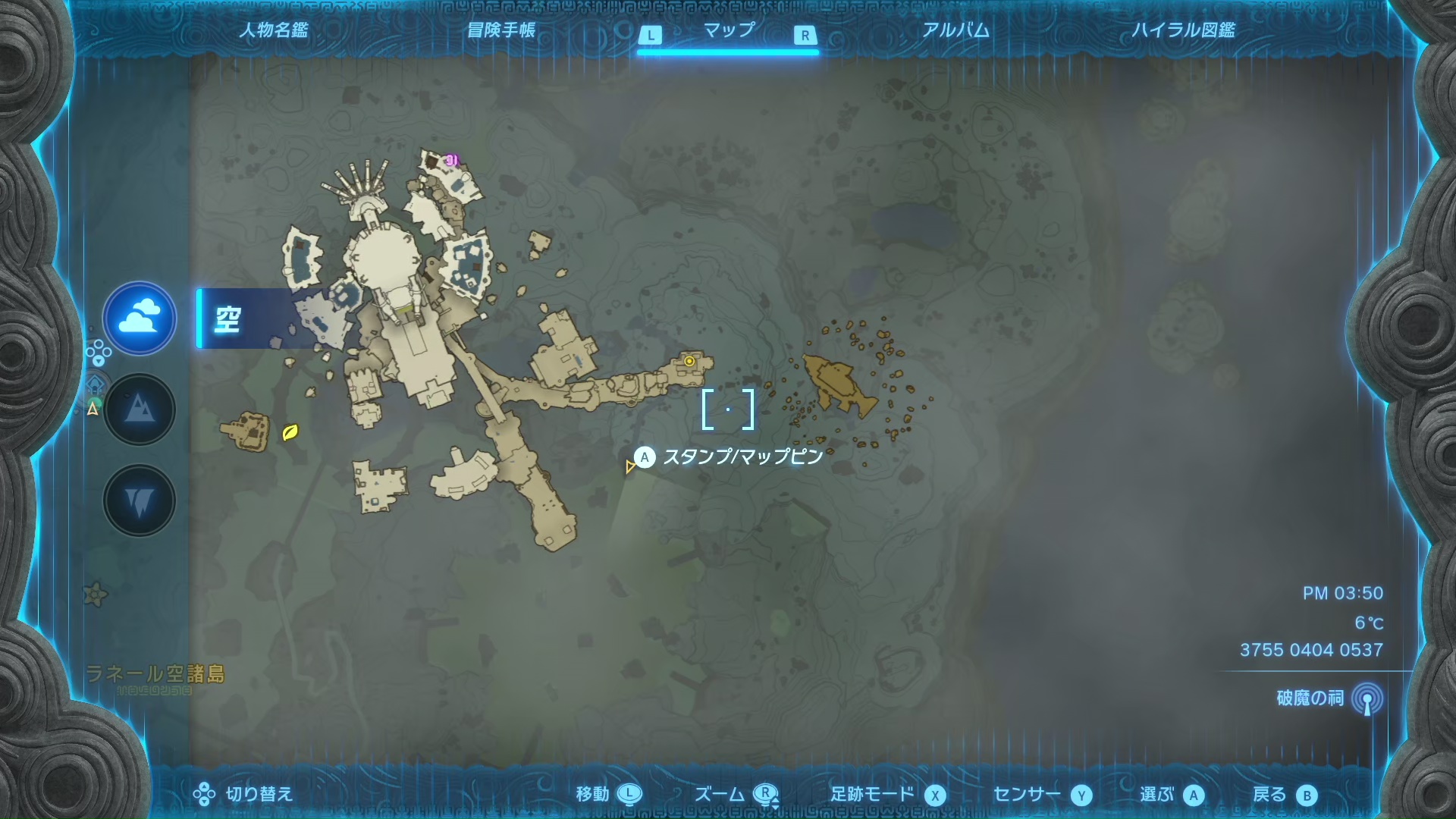Click the pink marker on the sky island
This screenshot has height=819, width=1456.
click(452, 160)
